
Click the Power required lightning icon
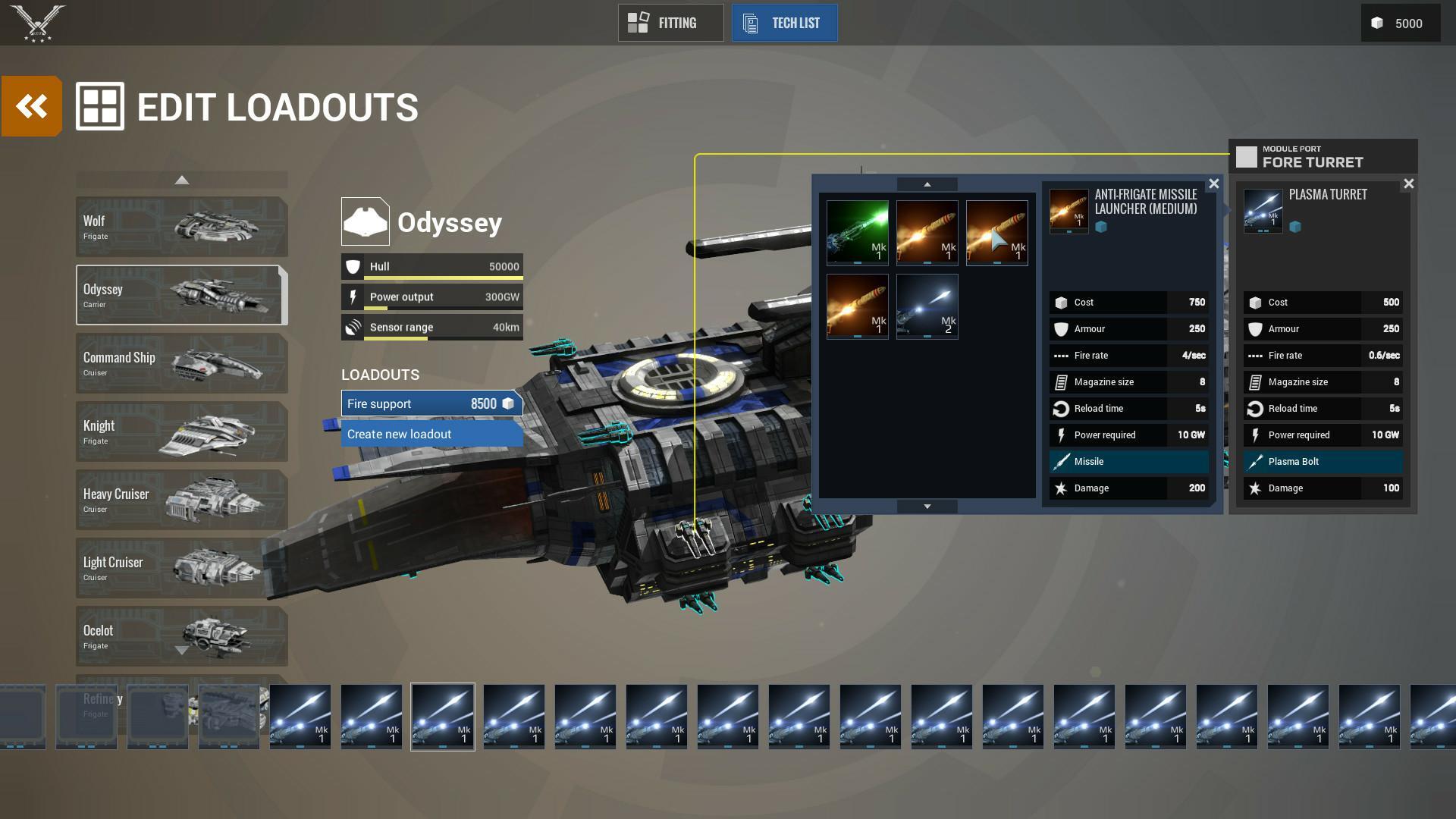click(x=1061, y=435)
